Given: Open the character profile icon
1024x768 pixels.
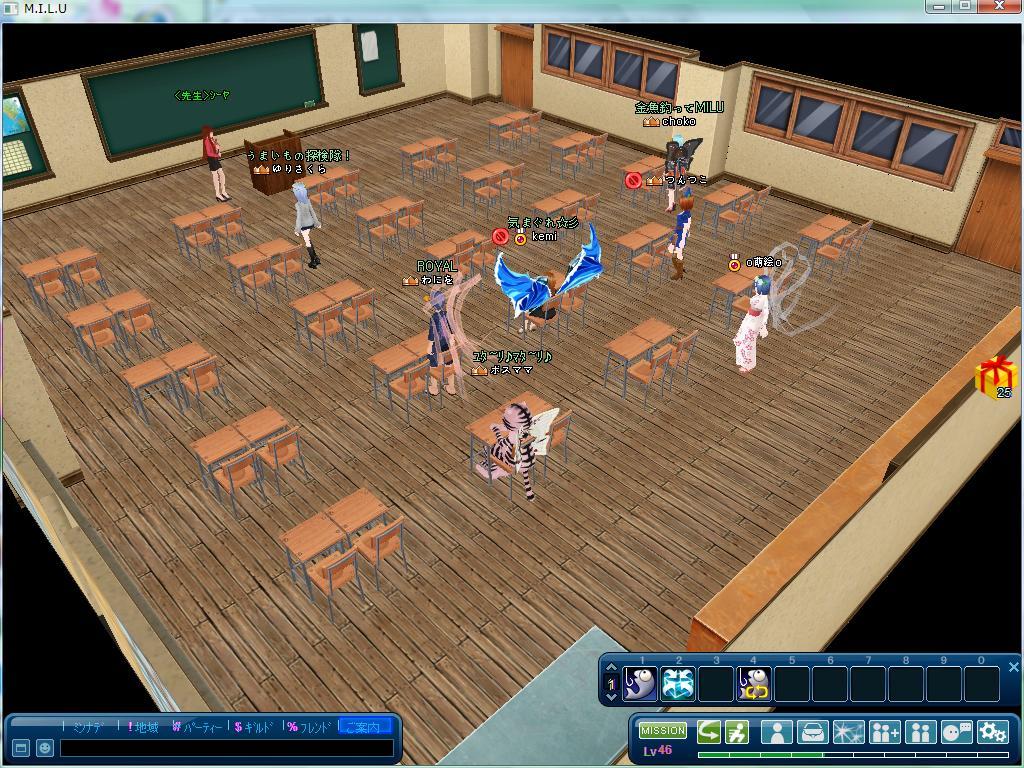Looking at the screenshot, I should [x=776, y=732].
